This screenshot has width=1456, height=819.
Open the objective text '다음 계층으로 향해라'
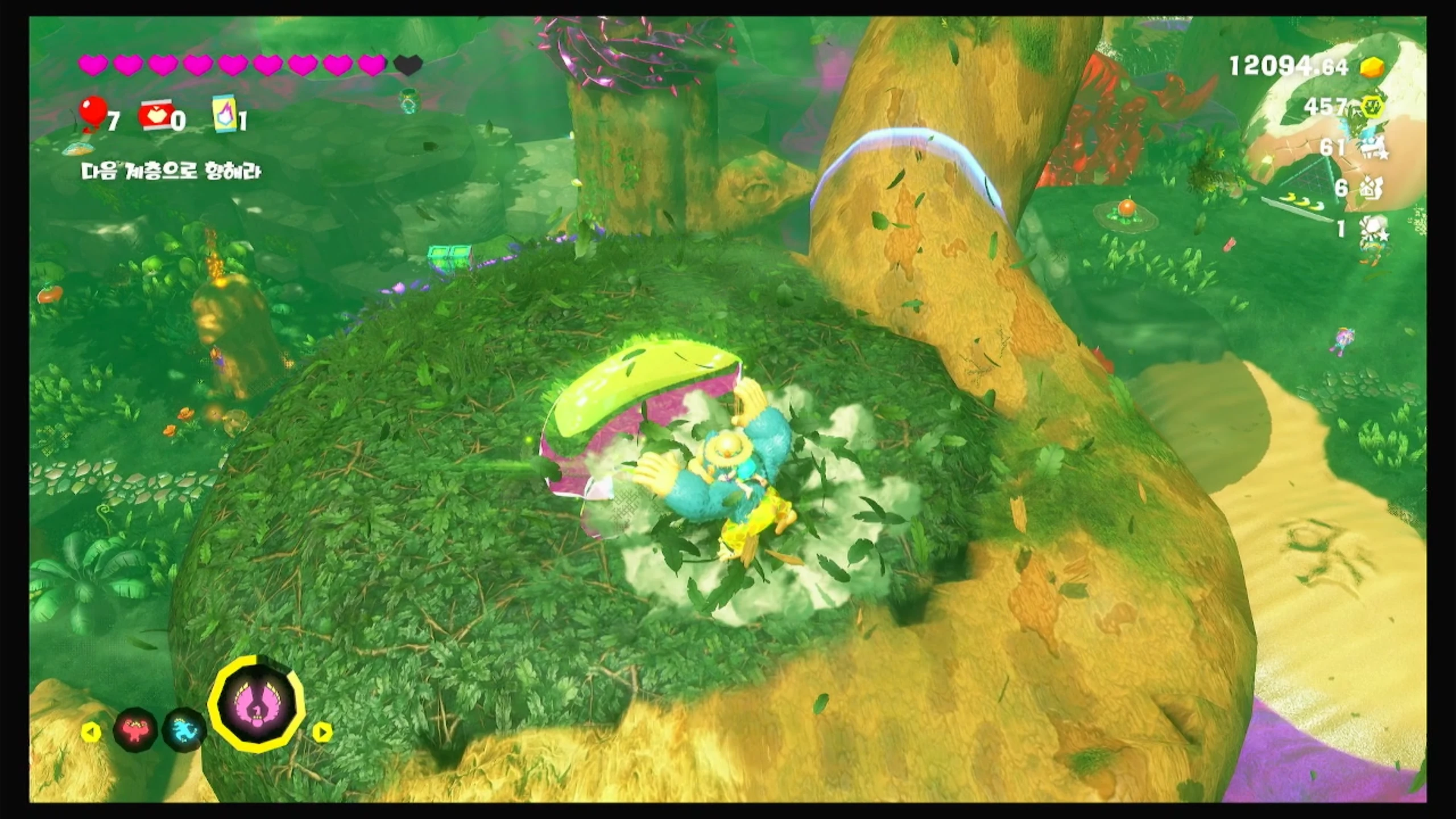(171, 171)
